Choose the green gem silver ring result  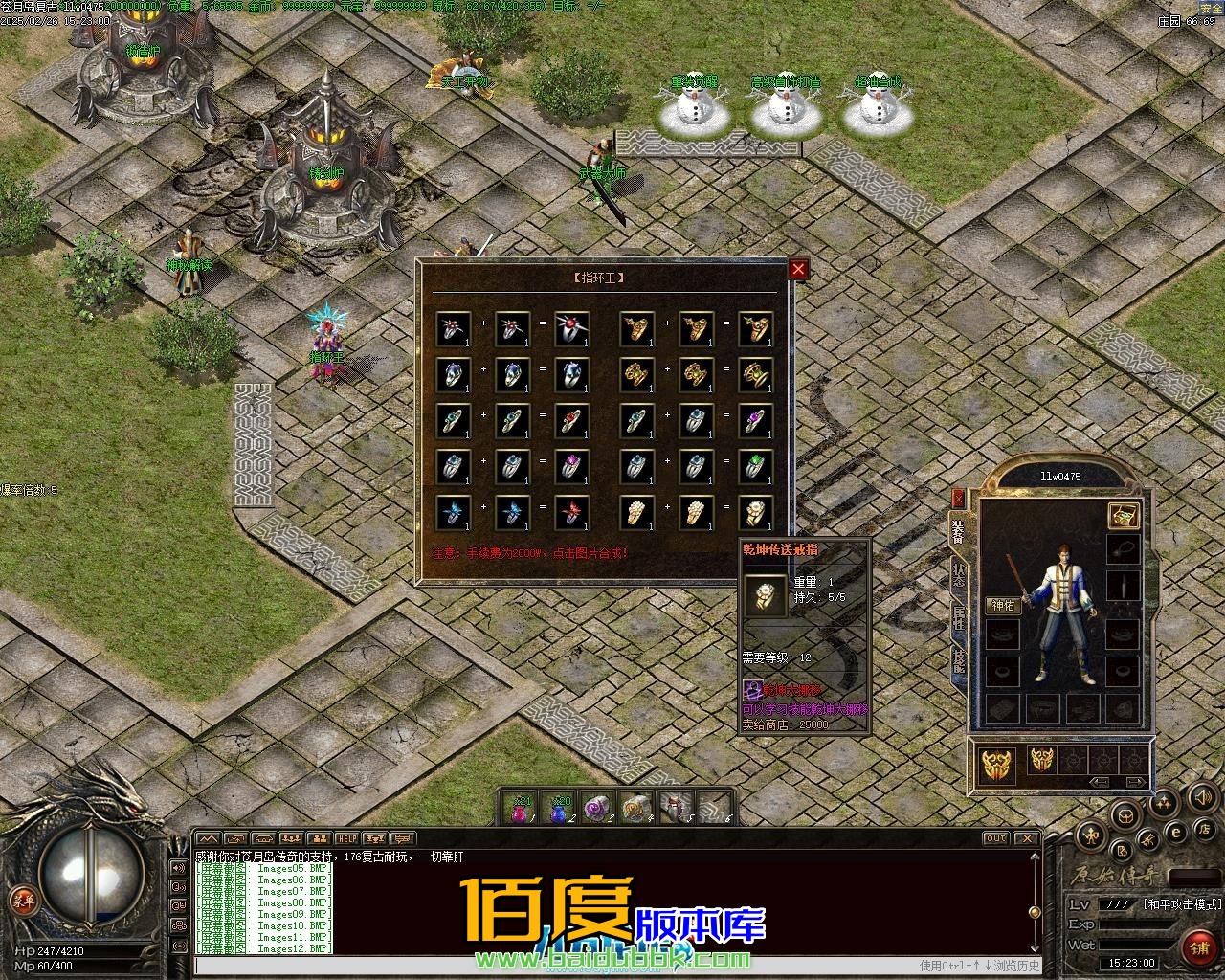tap(755, 467)
